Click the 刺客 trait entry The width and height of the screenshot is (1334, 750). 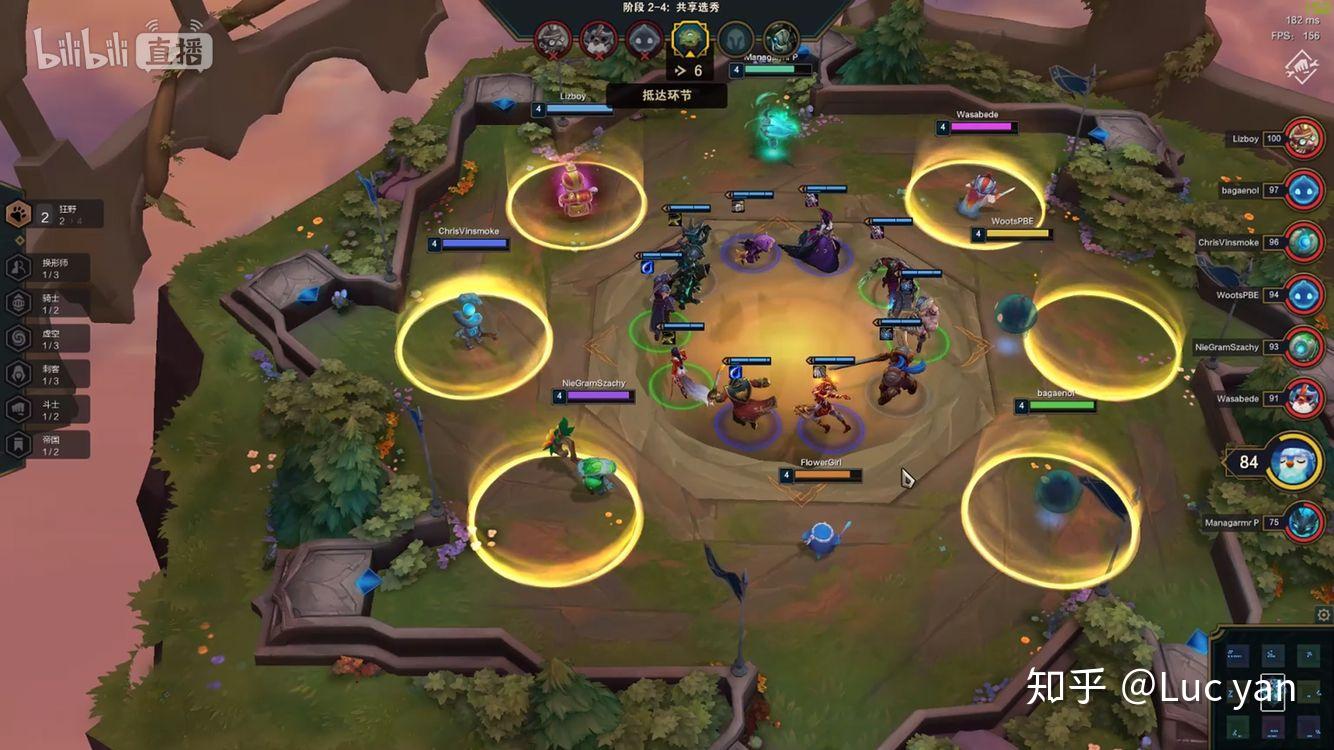48,374
